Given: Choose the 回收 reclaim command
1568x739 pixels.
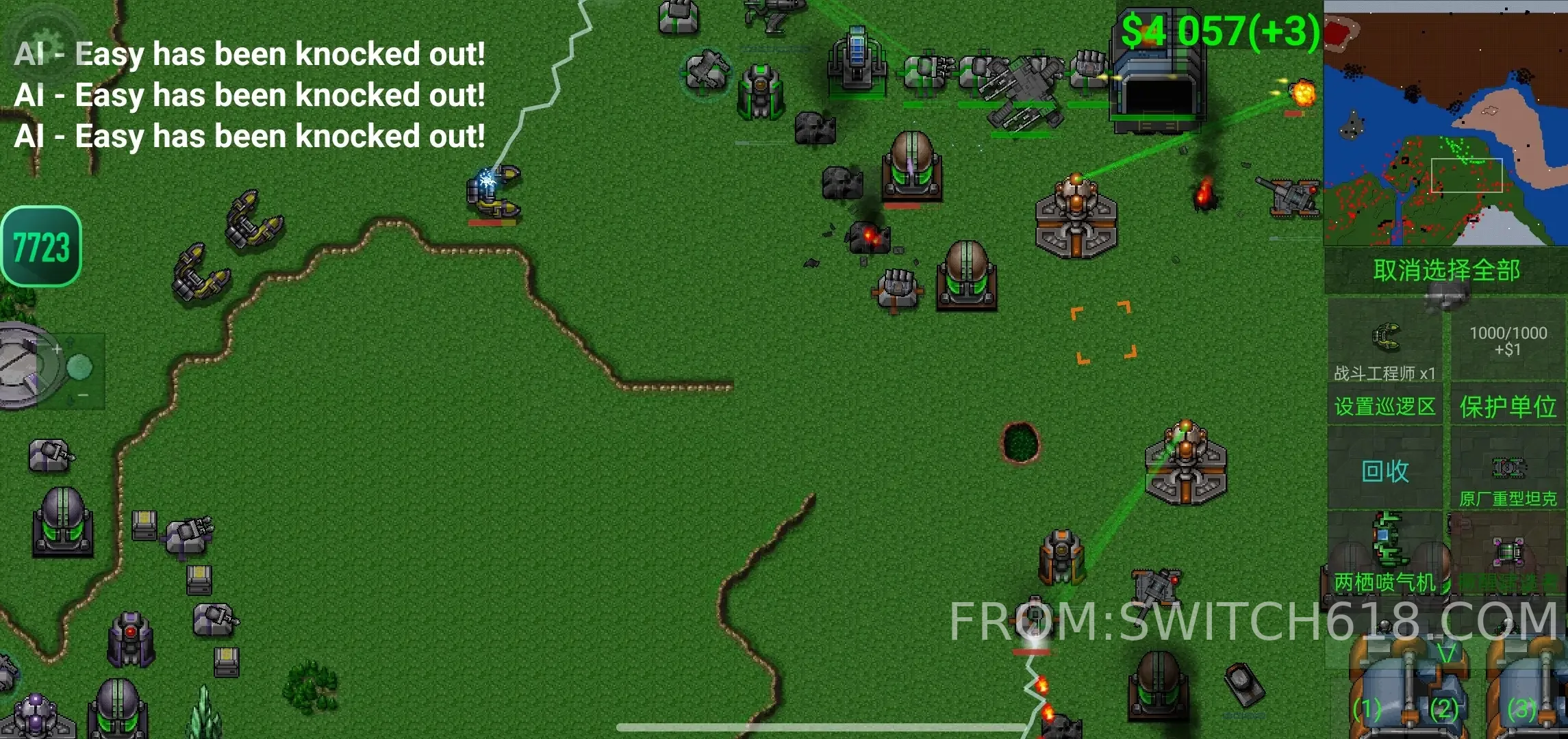Looking at the screenshot, I should (x=1384, y=470).
